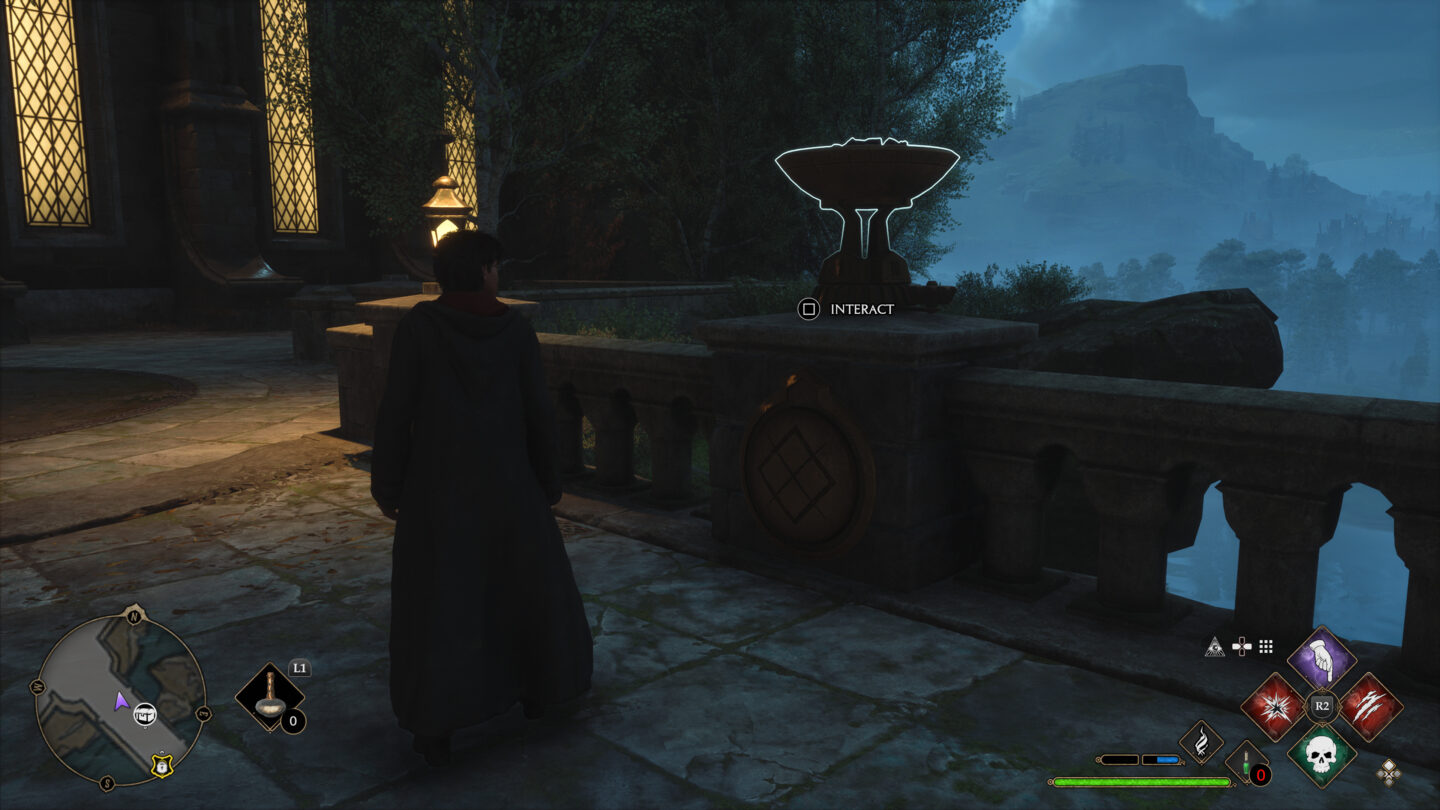Click the white flame ancient magic icon
This screenshot has height=810, width=1440.
click(1201, 742)
